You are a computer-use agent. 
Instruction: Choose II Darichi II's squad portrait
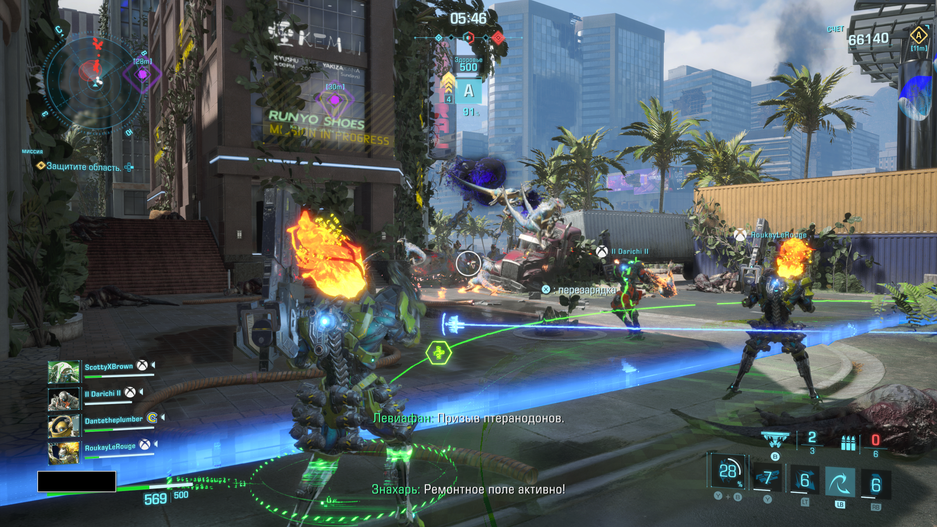click(x=64, y=399)
